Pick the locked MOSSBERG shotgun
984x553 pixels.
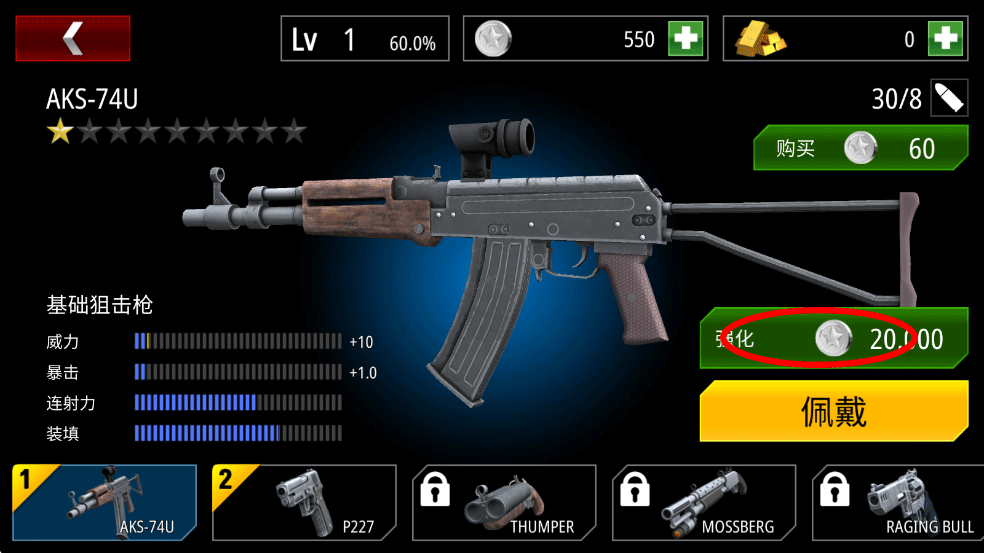tap(704, 502)
